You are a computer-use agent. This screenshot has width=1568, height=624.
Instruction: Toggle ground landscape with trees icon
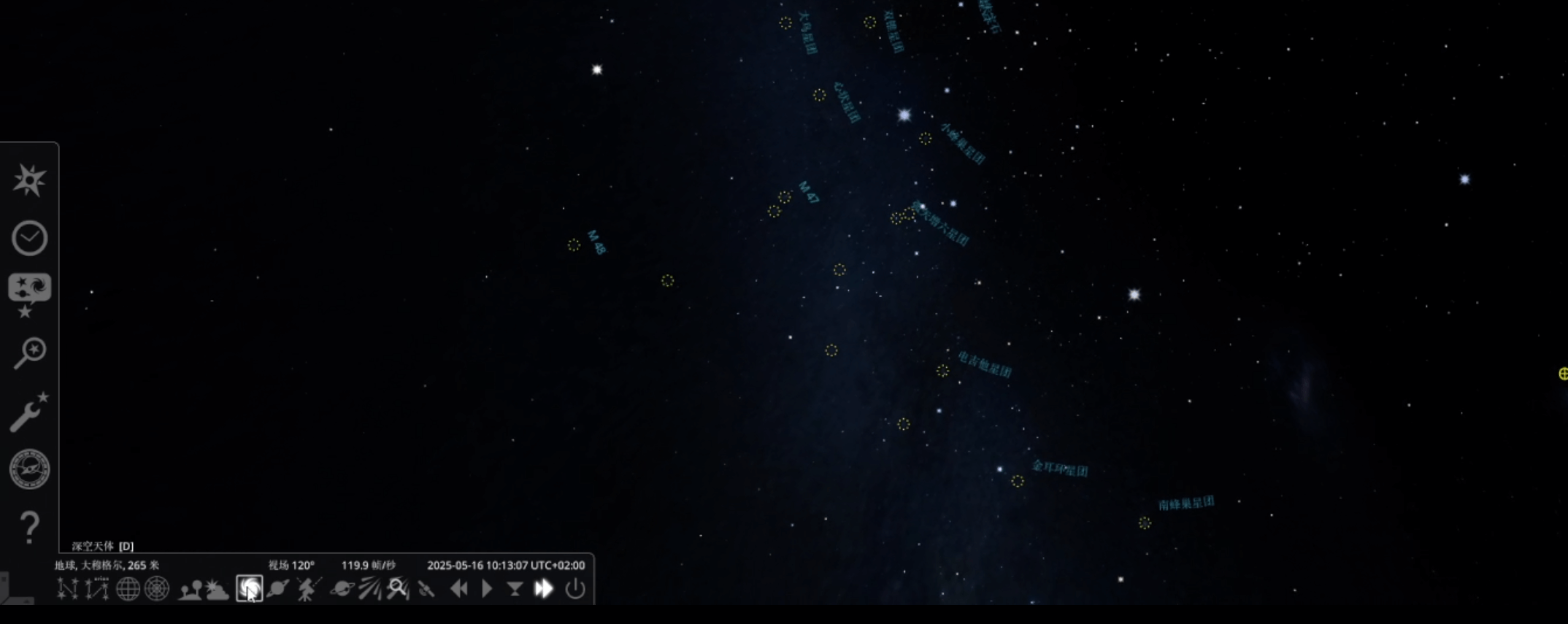click(x=191, y=588)
